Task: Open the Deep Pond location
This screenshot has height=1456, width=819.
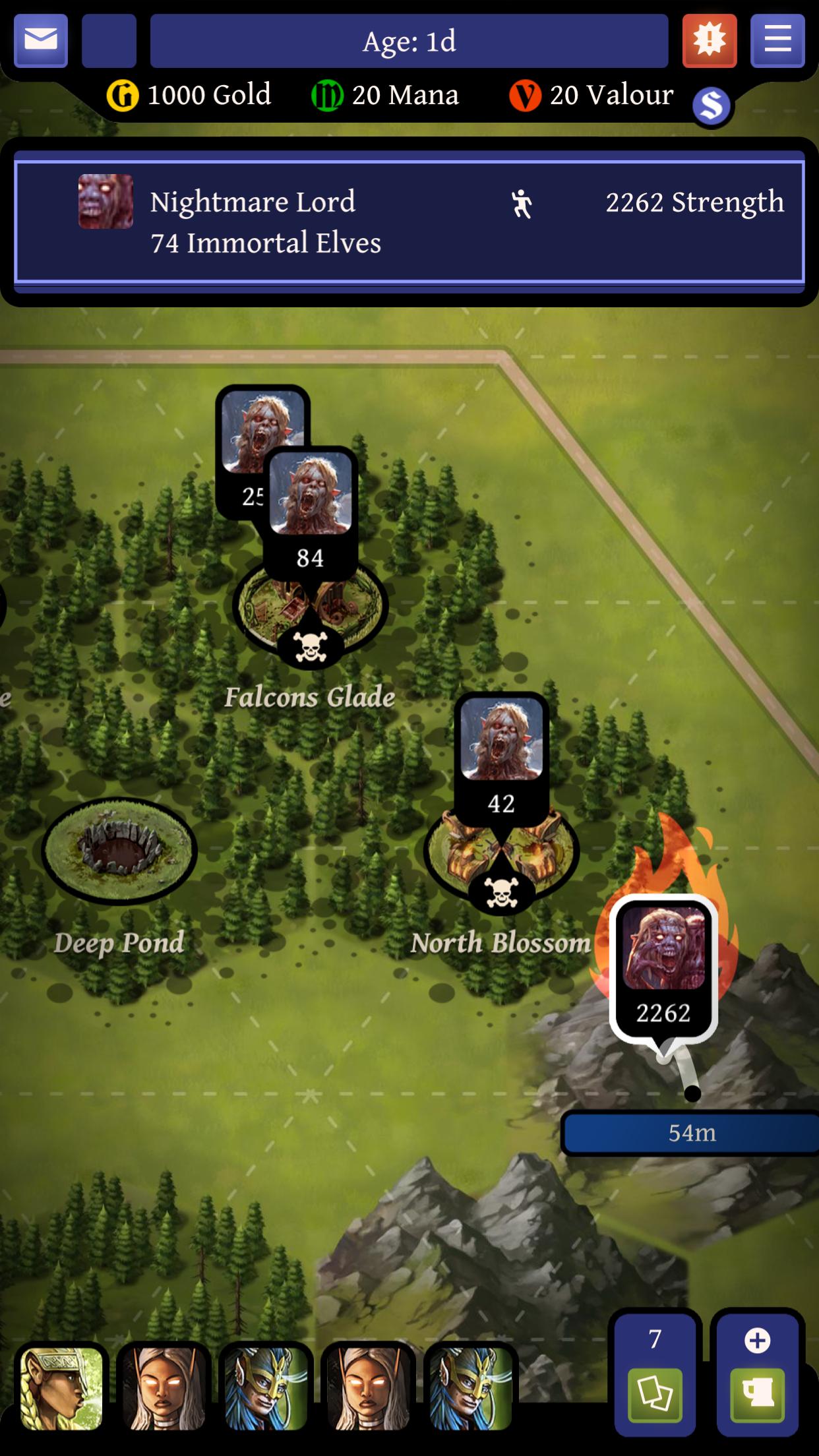Action: 119,851
